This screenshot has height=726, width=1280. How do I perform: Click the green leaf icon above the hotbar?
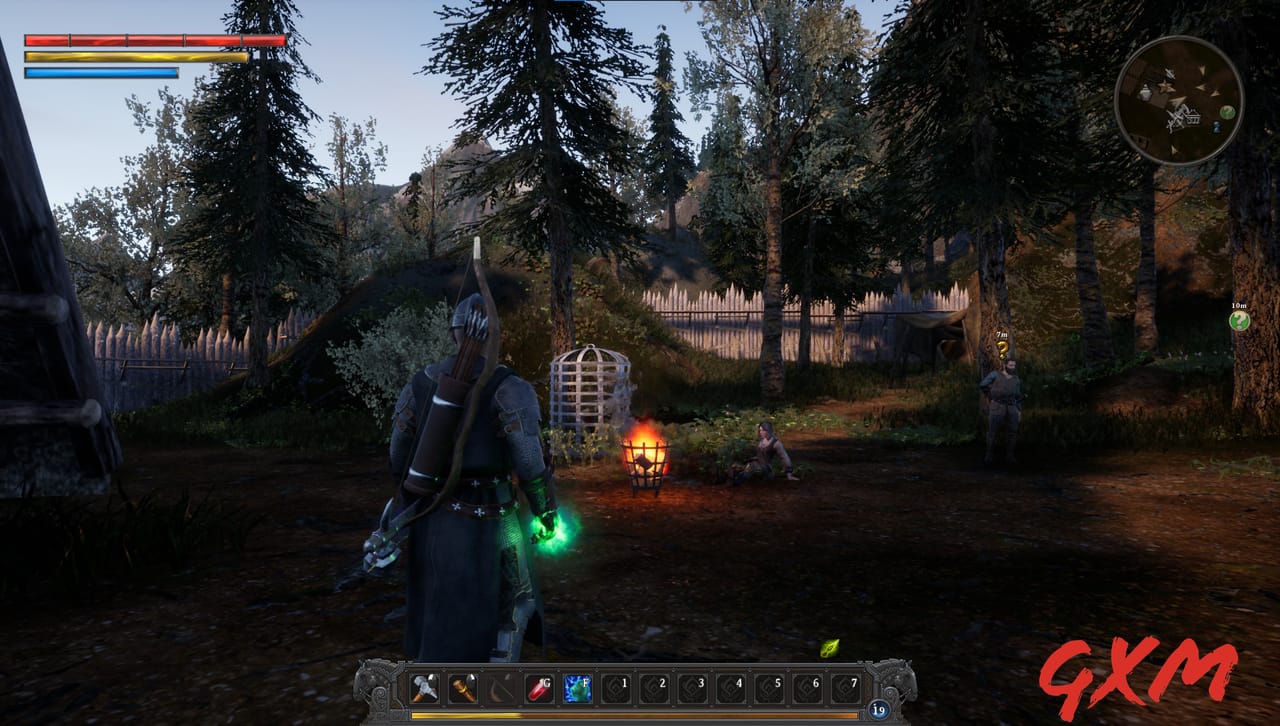click(x=831, y=650)
